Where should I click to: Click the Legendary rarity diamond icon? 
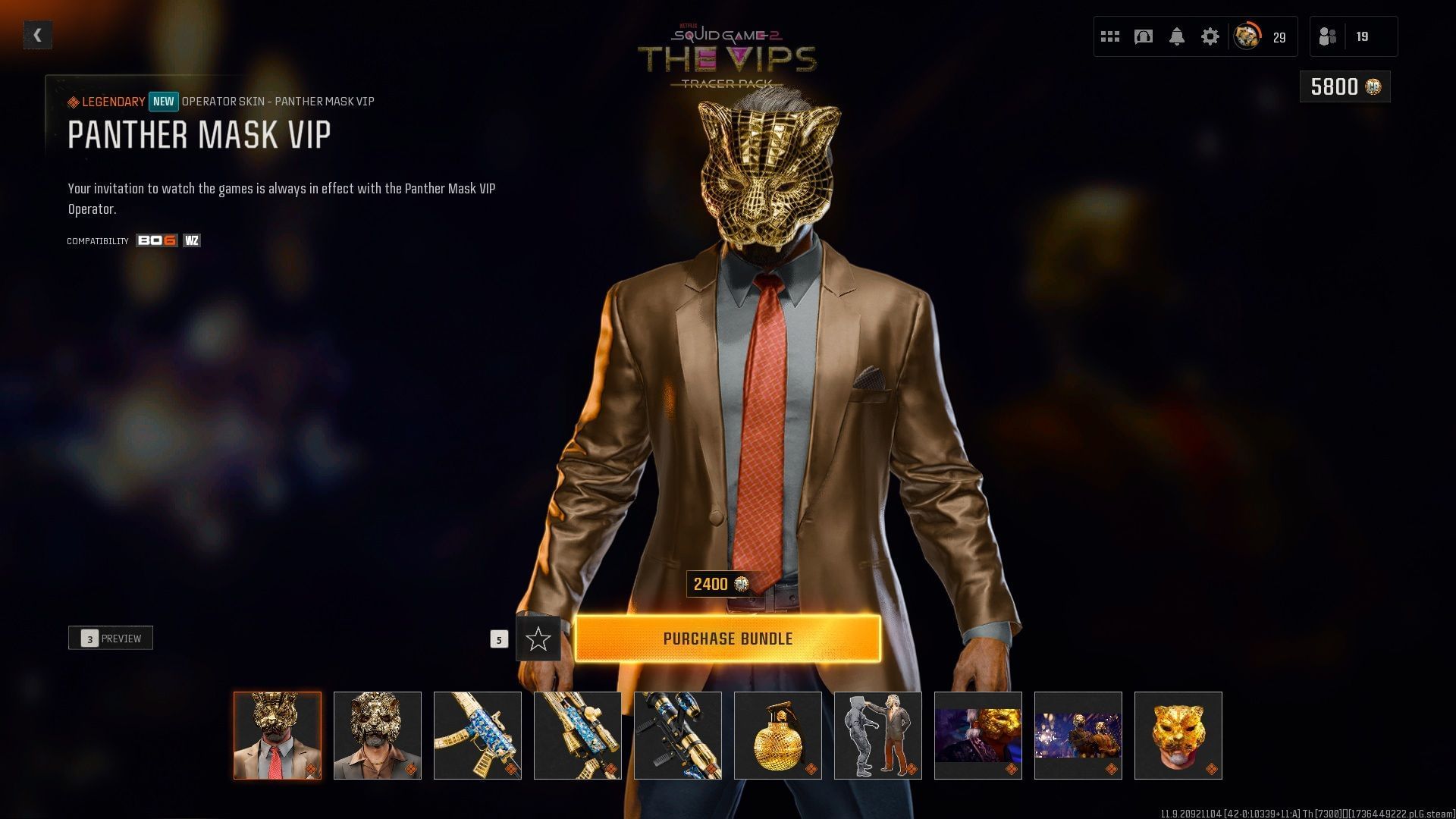tap(74, 101)
